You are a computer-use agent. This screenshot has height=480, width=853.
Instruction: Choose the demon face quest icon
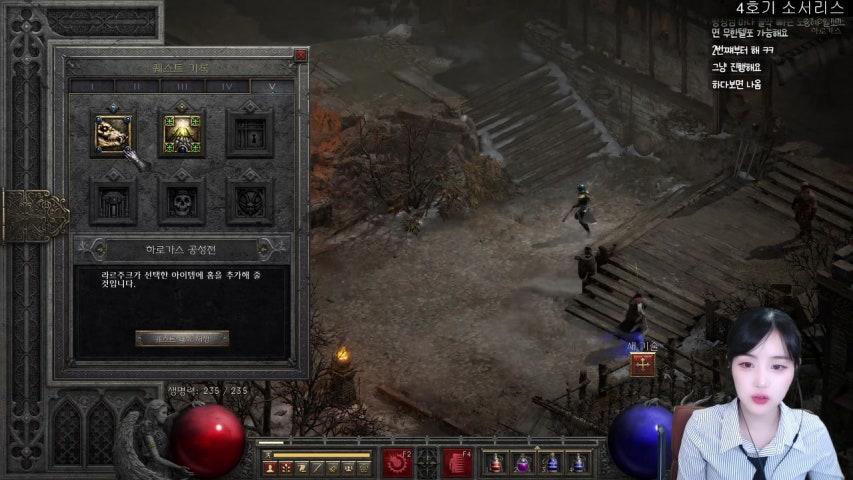point(249,201)
